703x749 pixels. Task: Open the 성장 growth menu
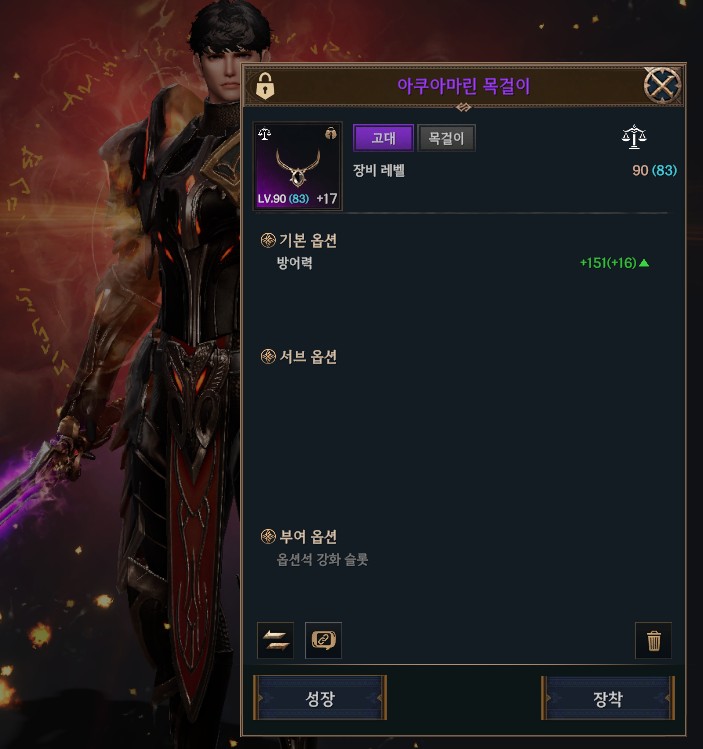320,698
